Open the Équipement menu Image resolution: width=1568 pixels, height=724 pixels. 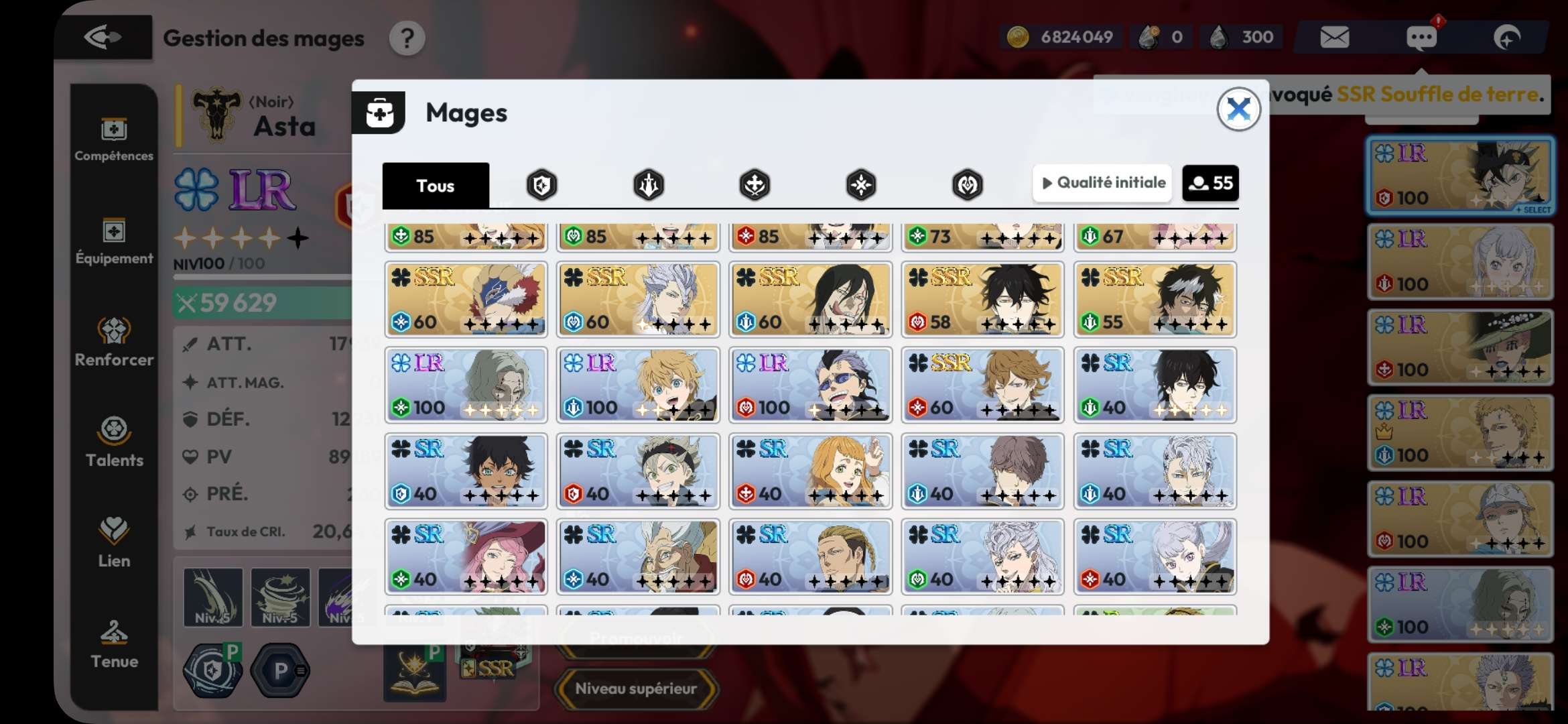coord(114,241)
